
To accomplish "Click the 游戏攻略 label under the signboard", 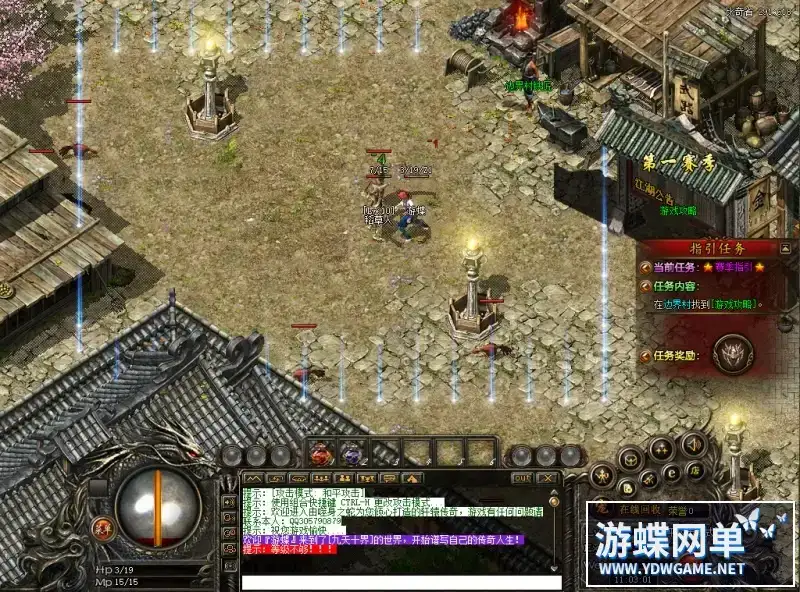I will coord(677,211).
